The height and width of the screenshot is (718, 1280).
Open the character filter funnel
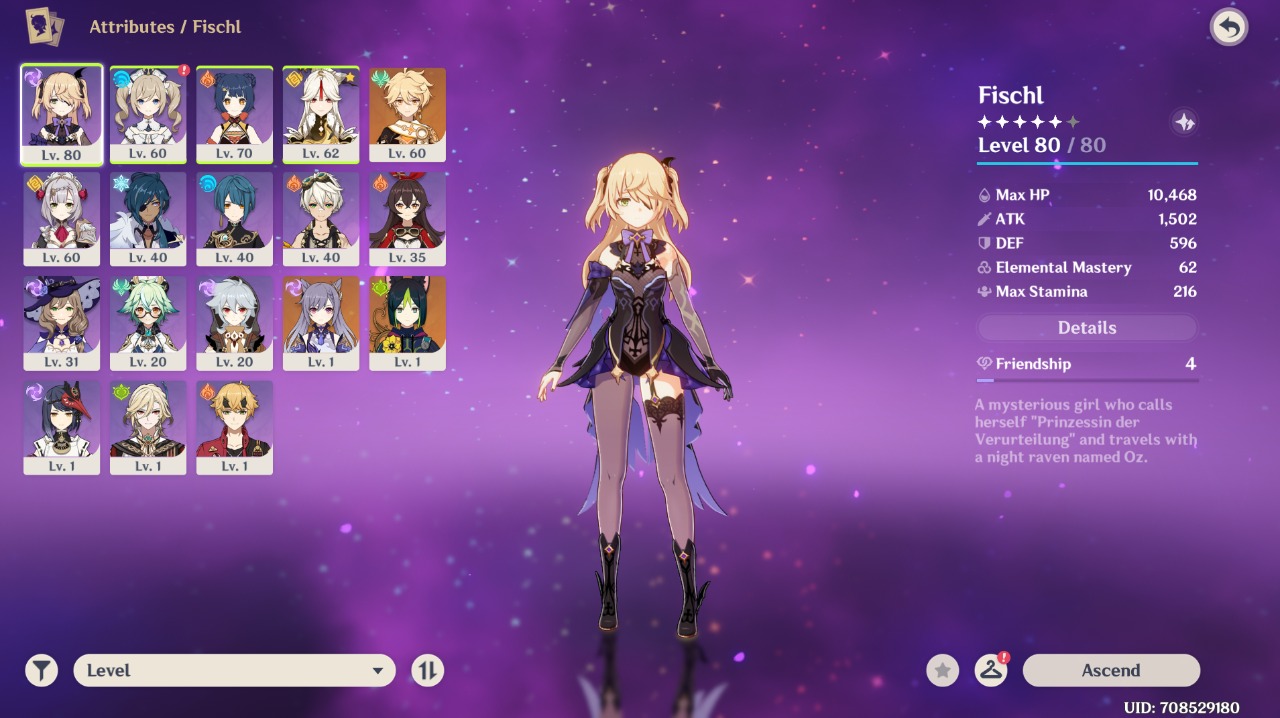tap(41, 670)
